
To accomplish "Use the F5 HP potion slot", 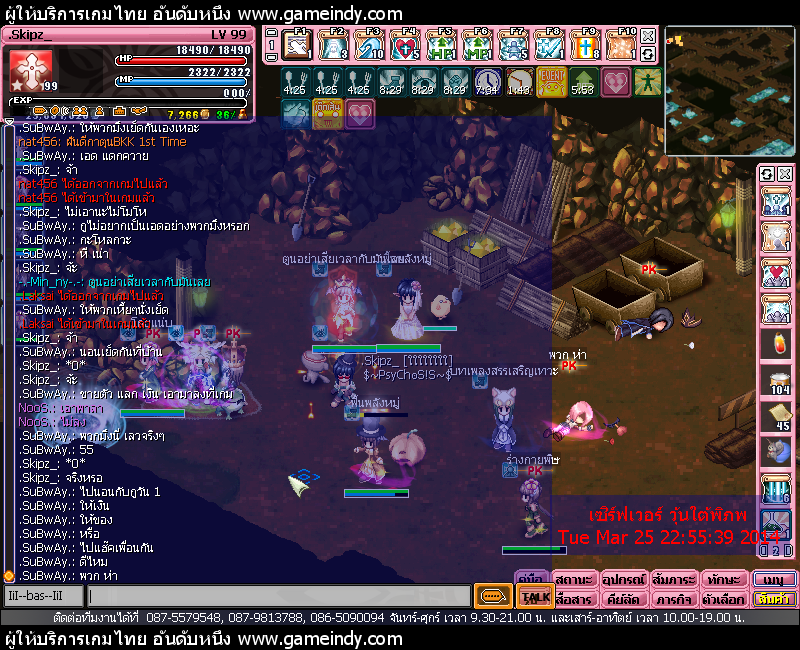I will [x=443, y=47].
